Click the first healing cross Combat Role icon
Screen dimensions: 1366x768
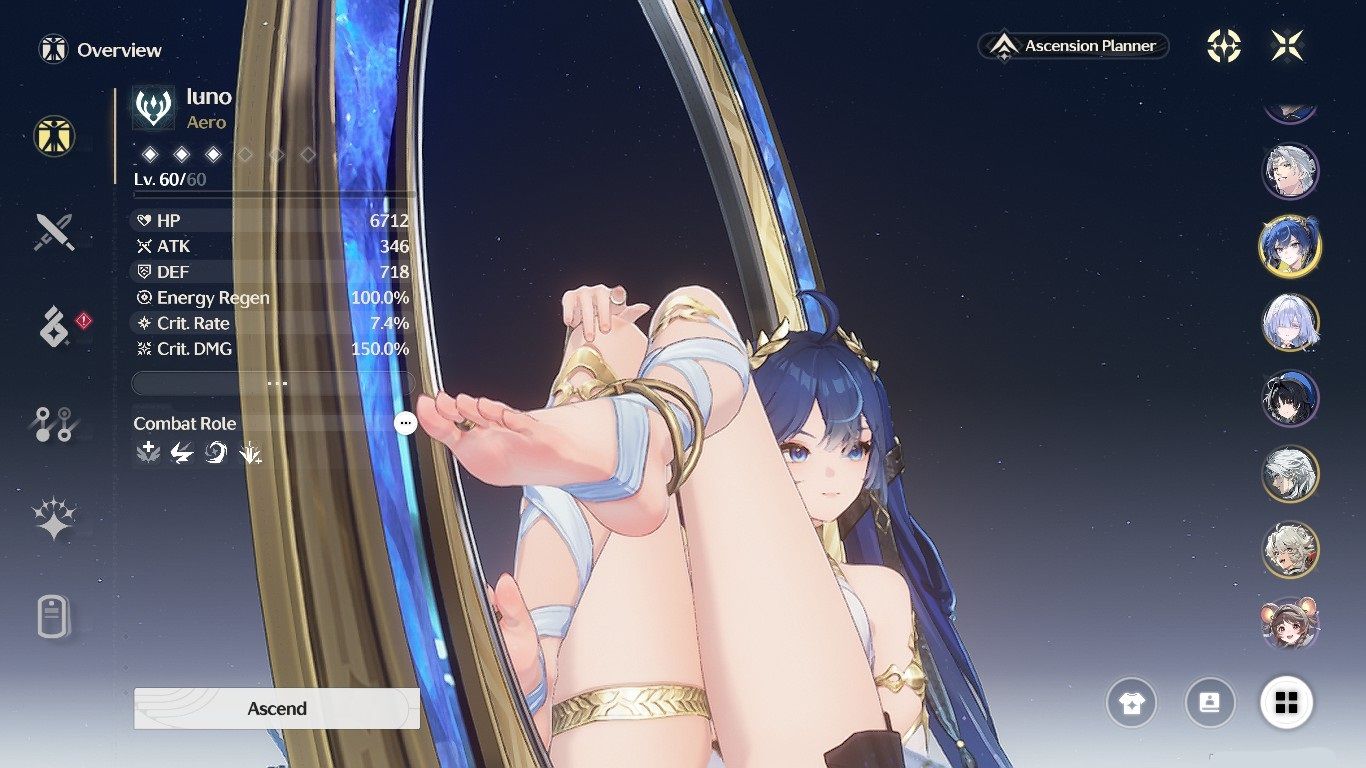(x=149, y=453)
